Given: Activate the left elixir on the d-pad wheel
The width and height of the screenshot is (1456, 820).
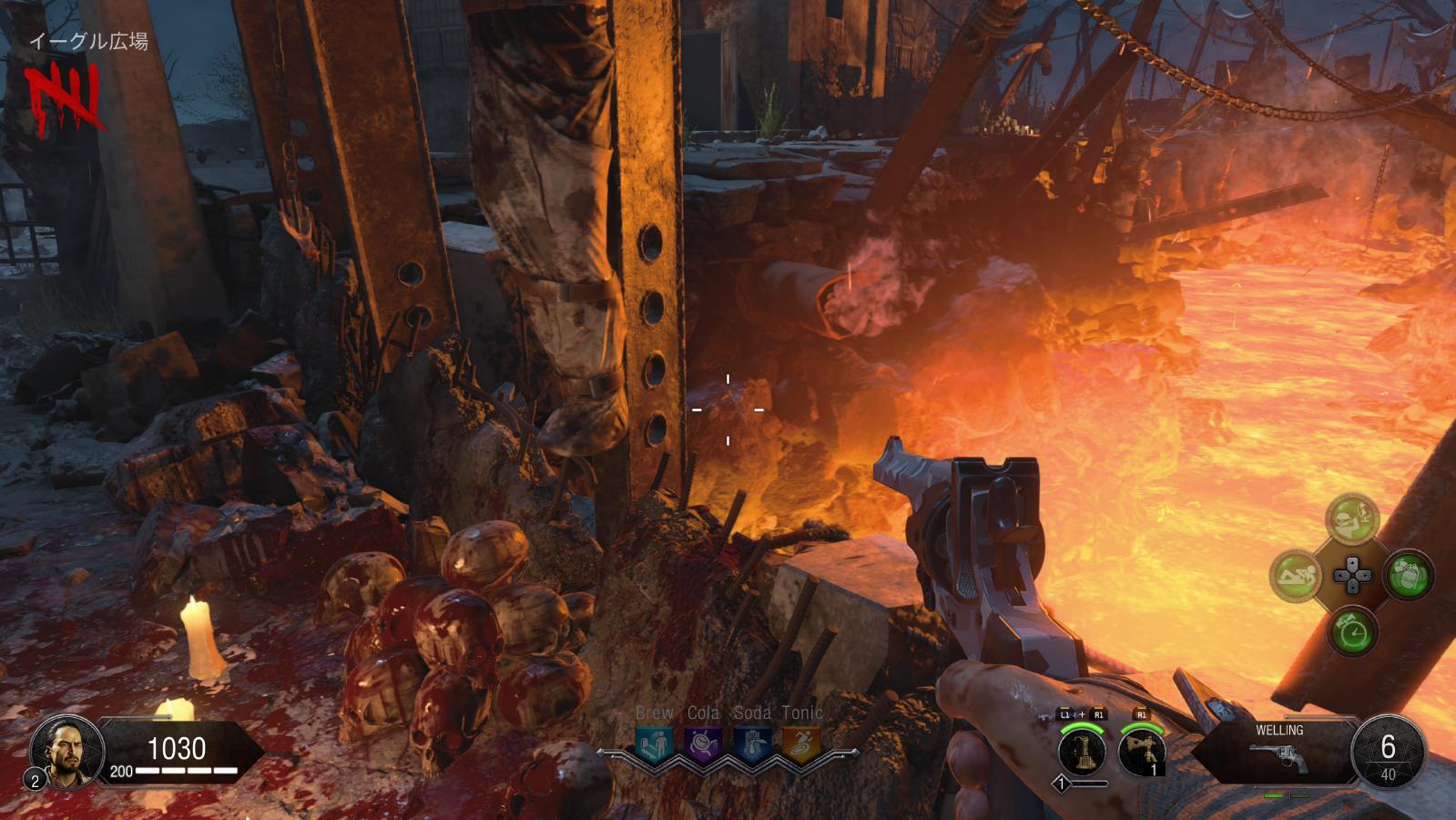Looking at the screenshot, I should (1296, 576).
